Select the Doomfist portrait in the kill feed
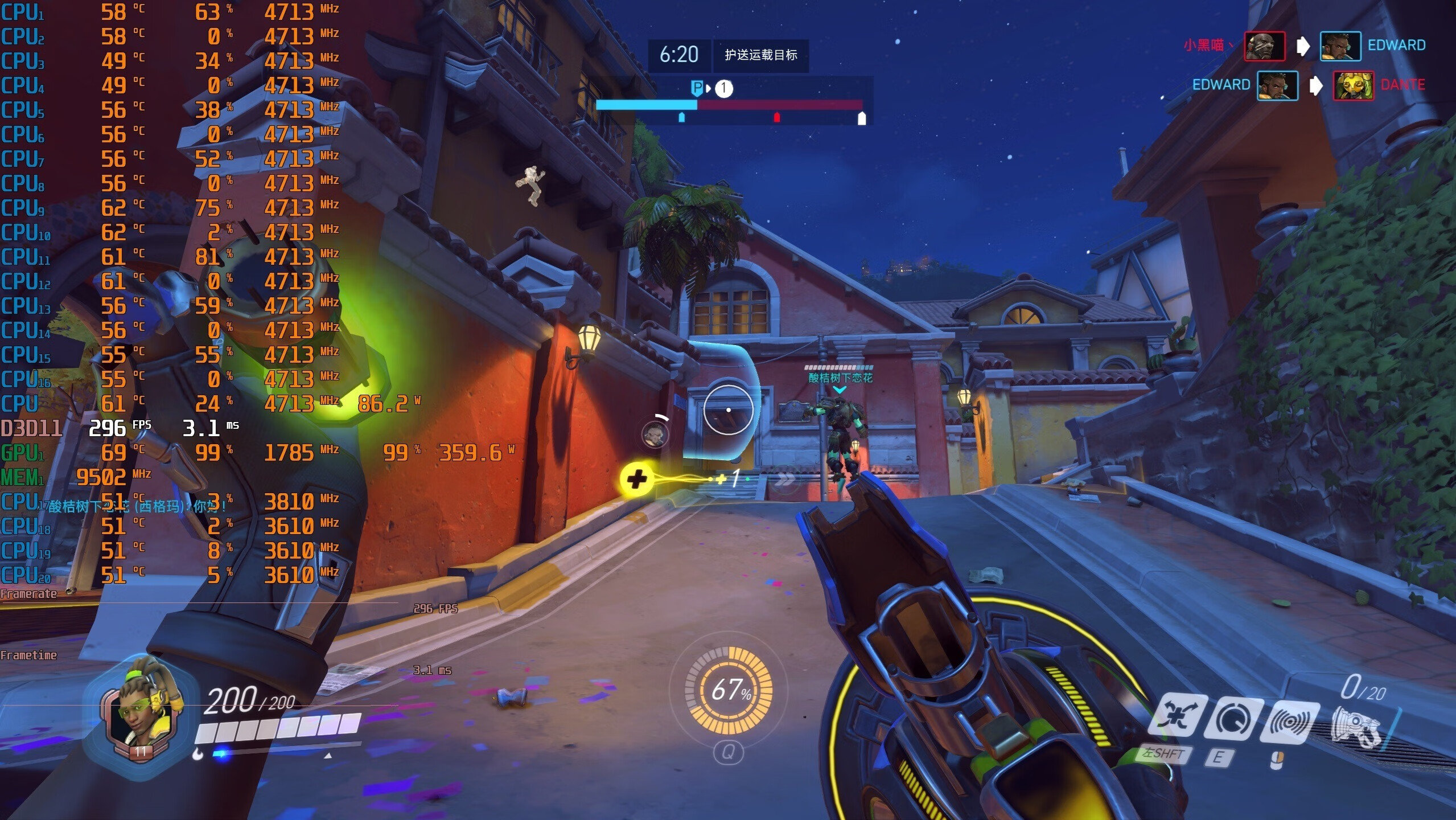Screen dimensions: 1456x820 click(x=1264, y=46)
